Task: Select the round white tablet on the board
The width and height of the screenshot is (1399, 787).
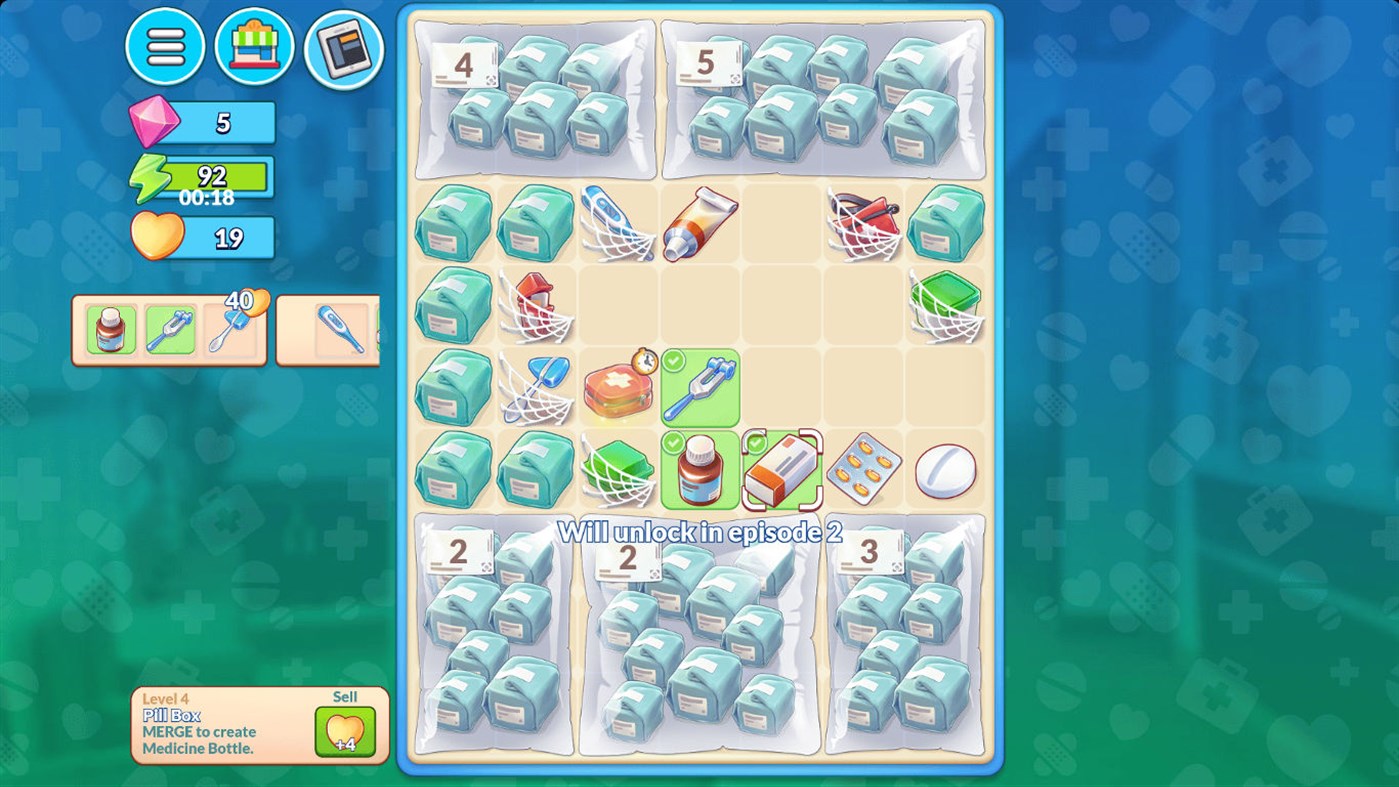Action: (x=945, y=470)
